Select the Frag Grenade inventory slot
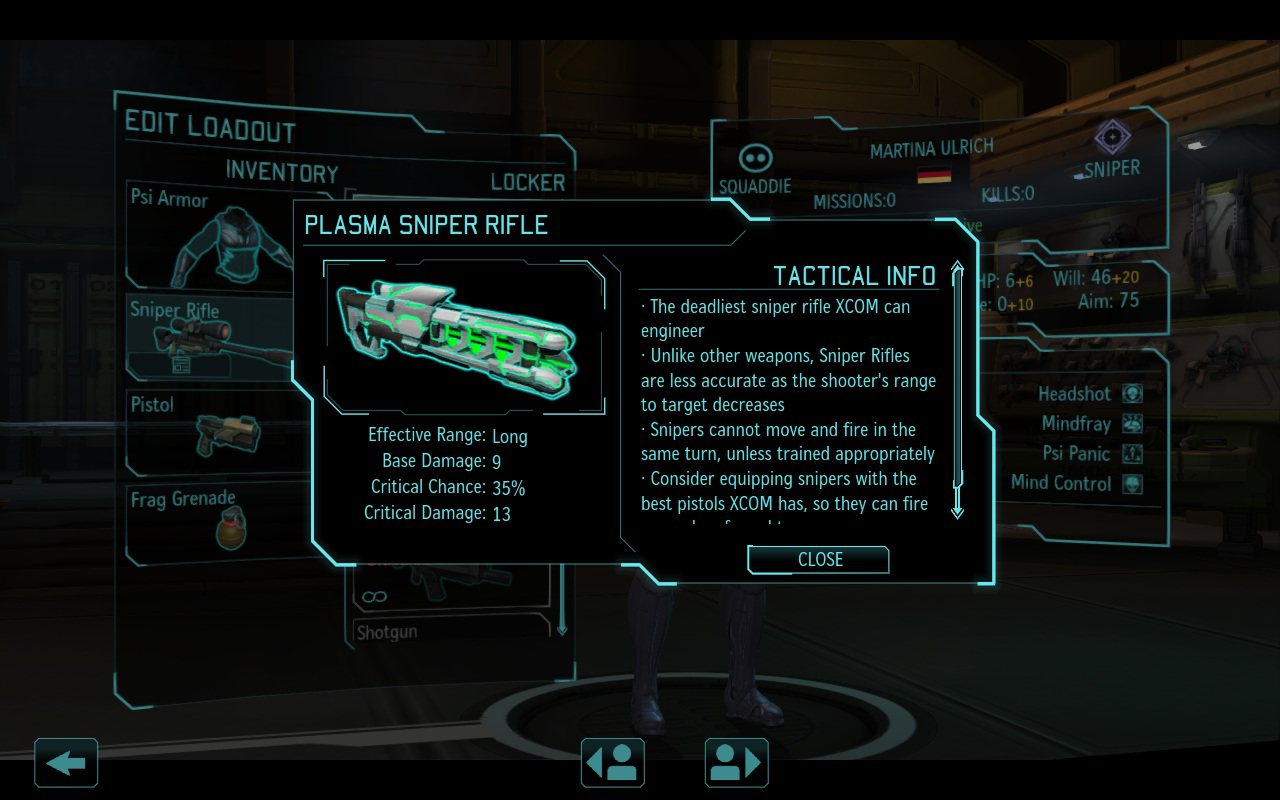The height and width of the screenshot is (800, 1280). pos(210,520)
